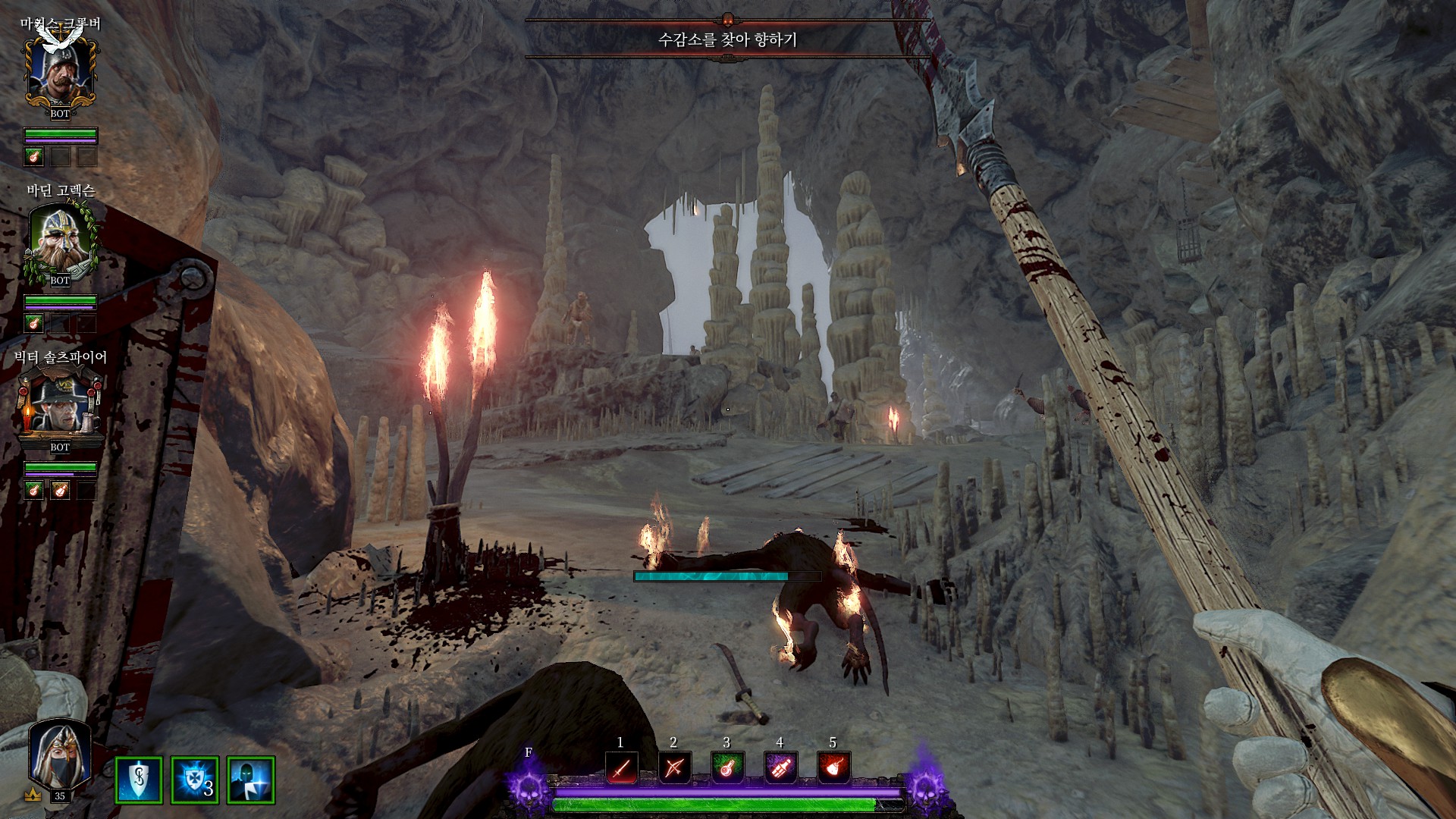Select the purple potion bottle slot
Viewport: 1456px width, 819px height.
(780, 768)
